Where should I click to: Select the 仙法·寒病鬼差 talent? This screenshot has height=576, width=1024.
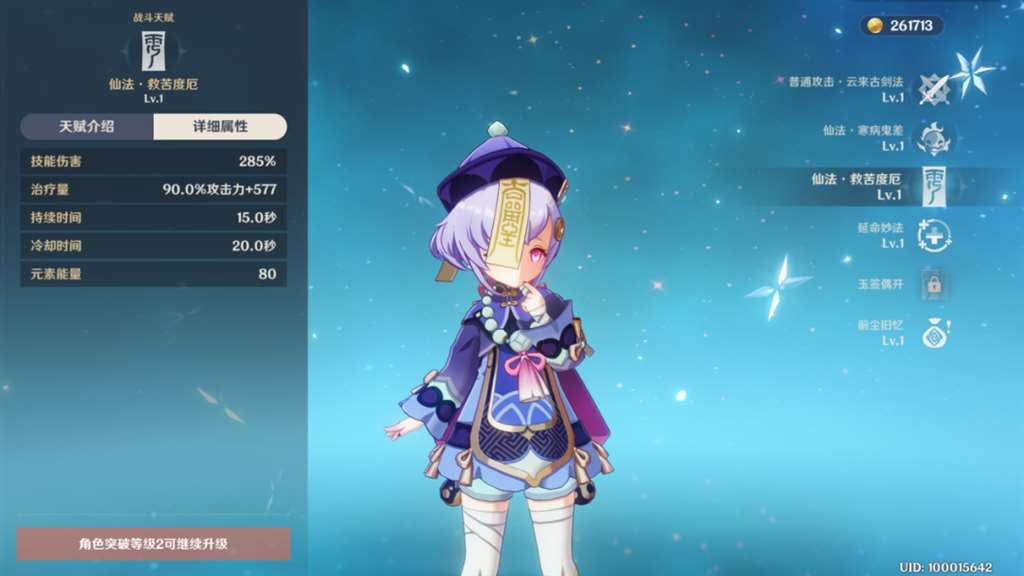[x=934, y=138]
